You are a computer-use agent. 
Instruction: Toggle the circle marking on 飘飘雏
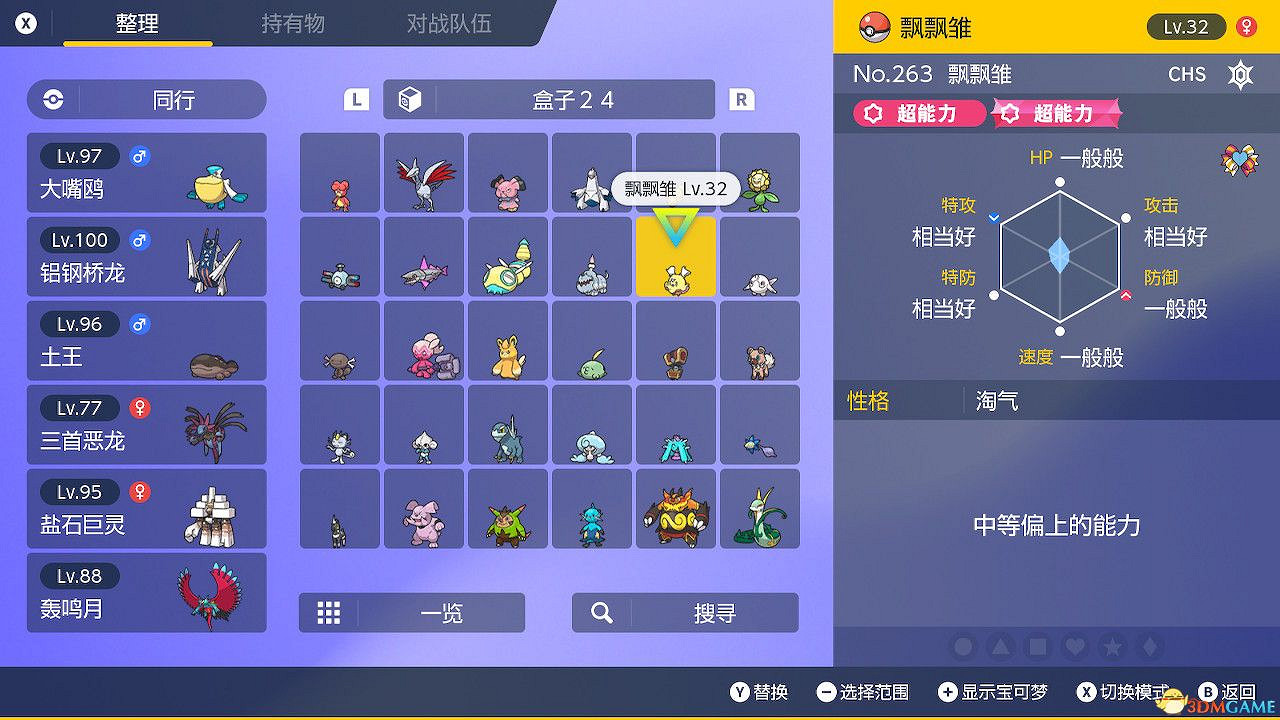(x=962, y=647)
